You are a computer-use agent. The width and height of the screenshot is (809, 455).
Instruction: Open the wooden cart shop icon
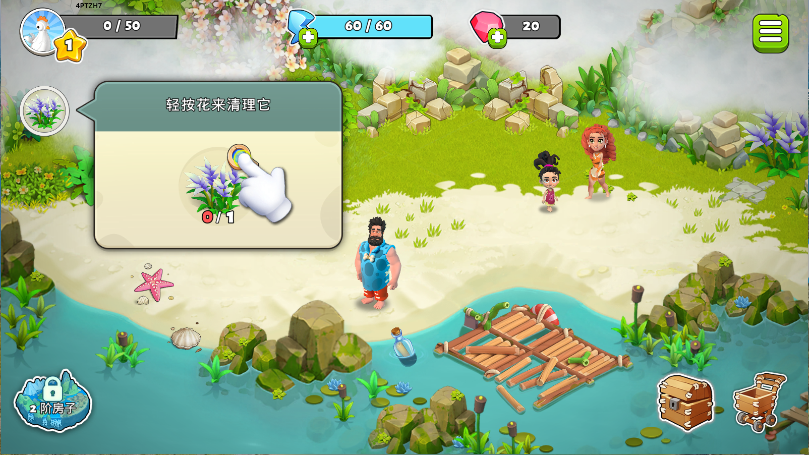click(x=760, y=402)
